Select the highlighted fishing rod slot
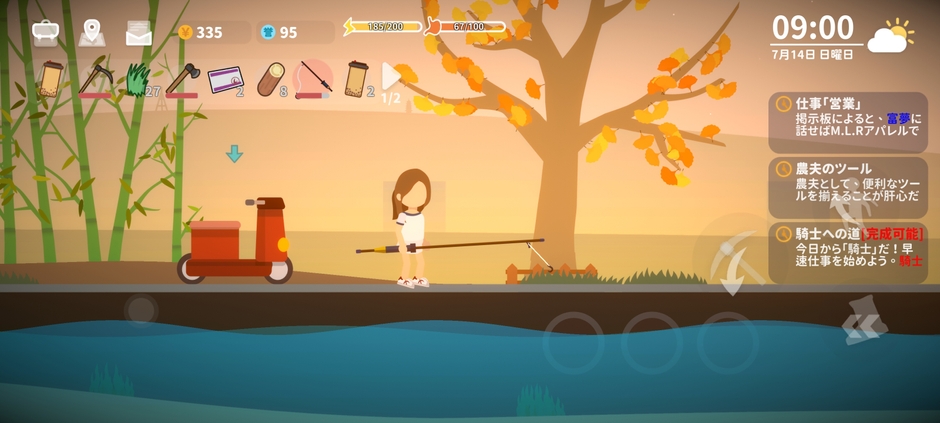This screenshot has height=423, width=940. coord(313,78)
